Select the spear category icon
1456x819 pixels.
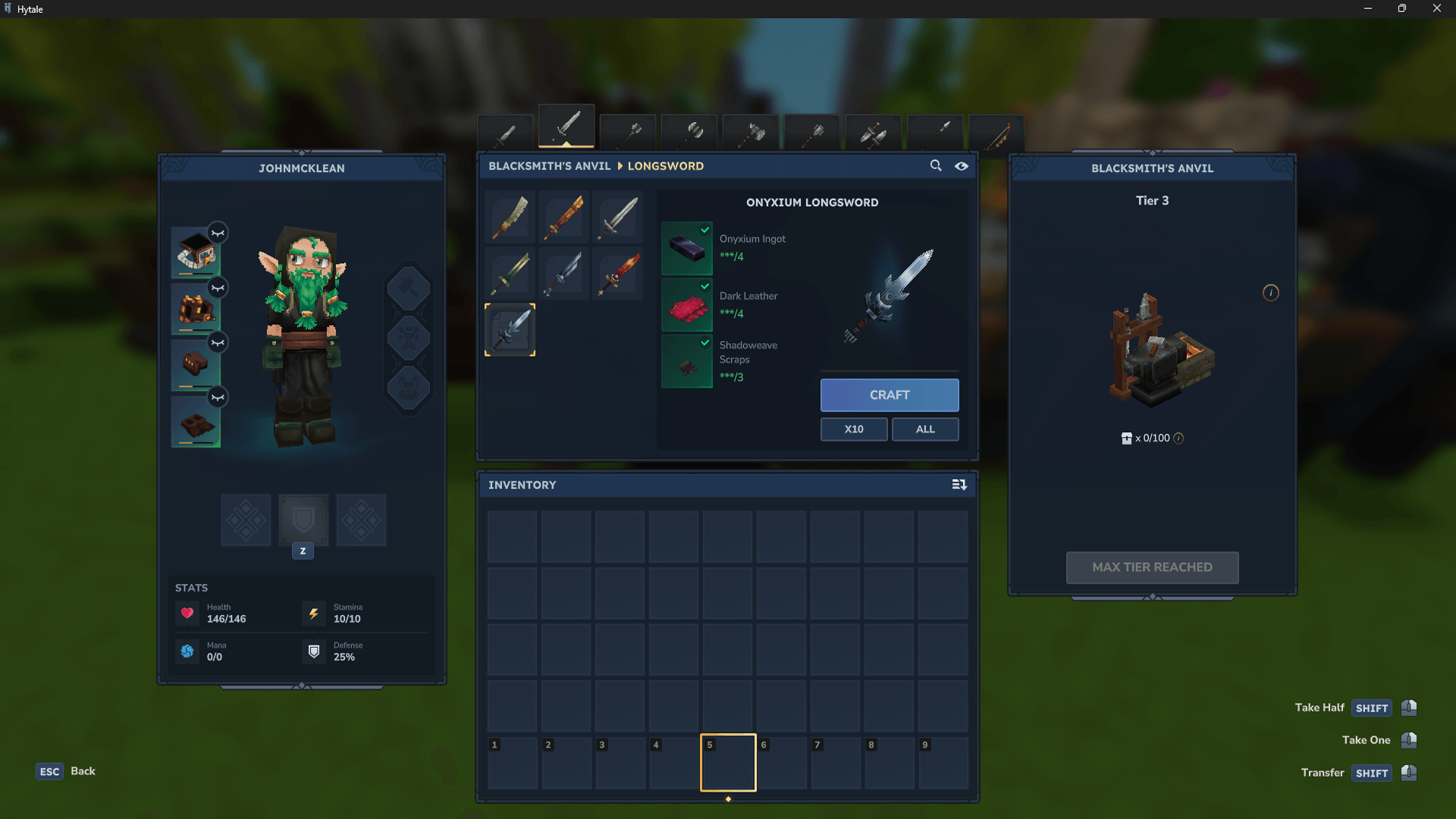click(935, 133)
